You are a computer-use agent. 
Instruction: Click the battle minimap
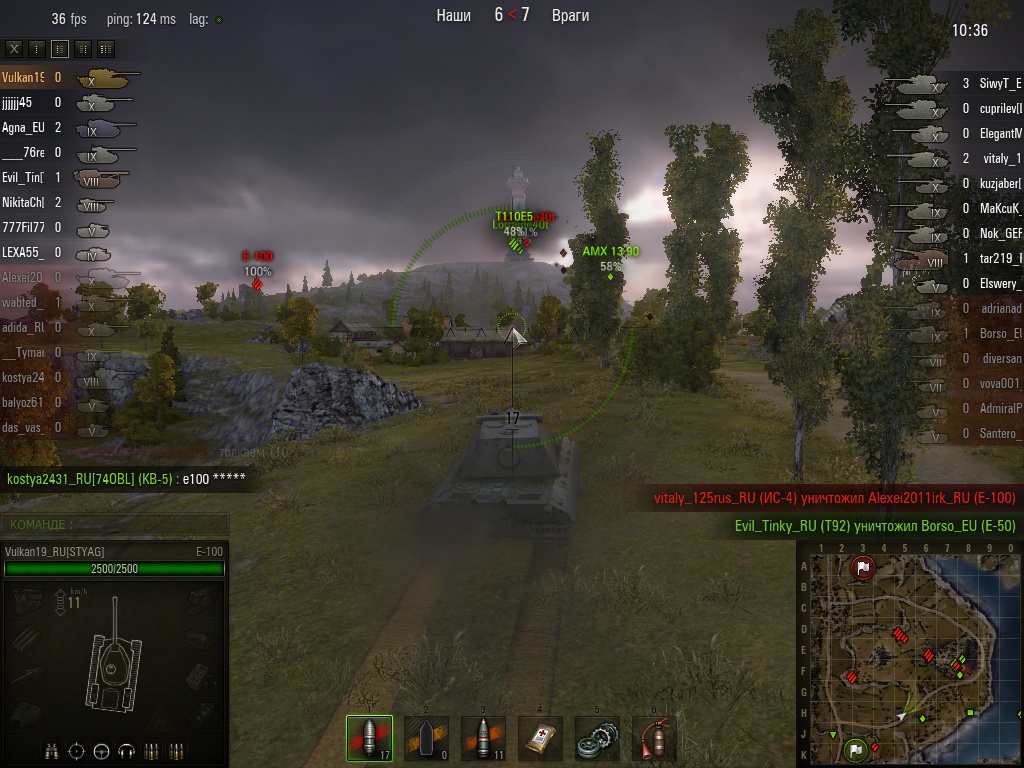908,654
